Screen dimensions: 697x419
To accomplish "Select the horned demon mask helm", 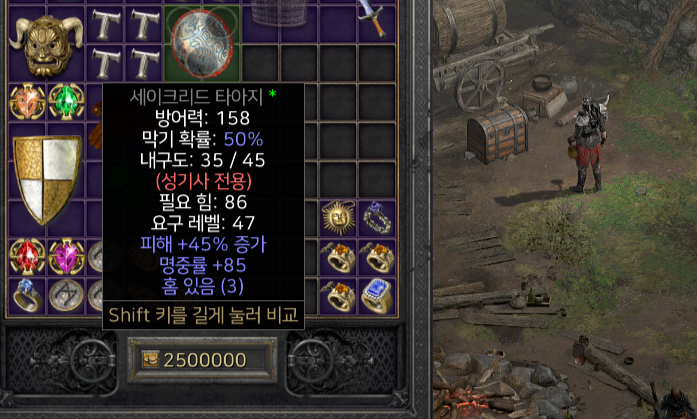I will pos(41,44).
